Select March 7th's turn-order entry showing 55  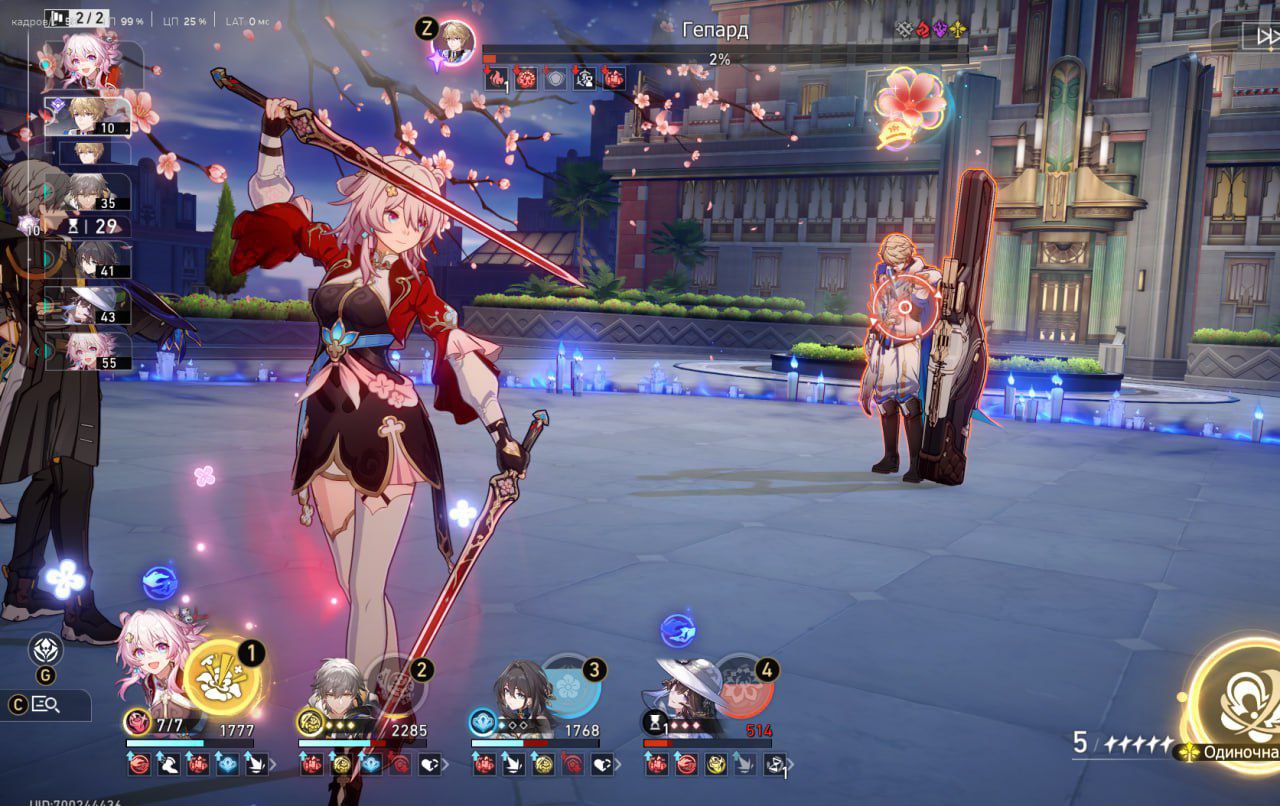100,351
